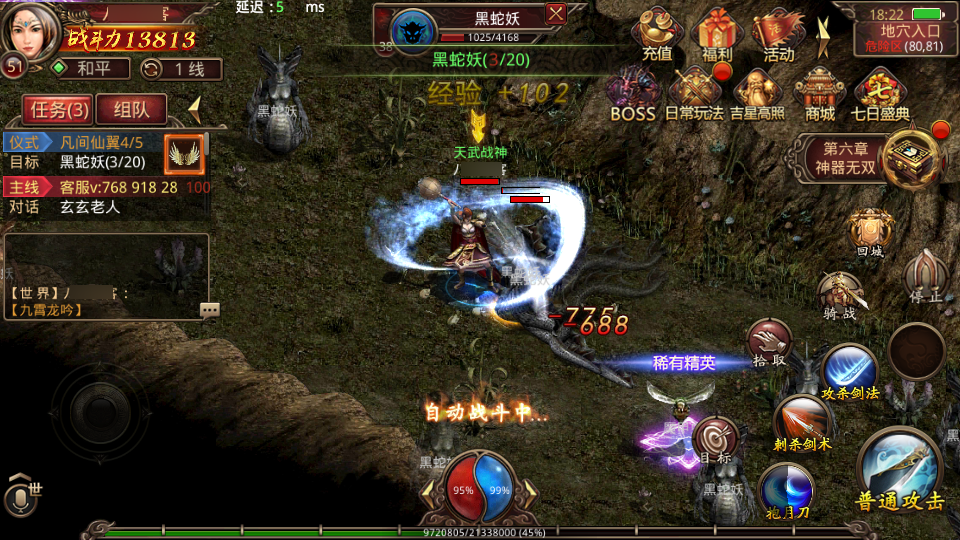Change the 1线 server line
The width and height of the screenshot is (960, 540).
(182, 69)
